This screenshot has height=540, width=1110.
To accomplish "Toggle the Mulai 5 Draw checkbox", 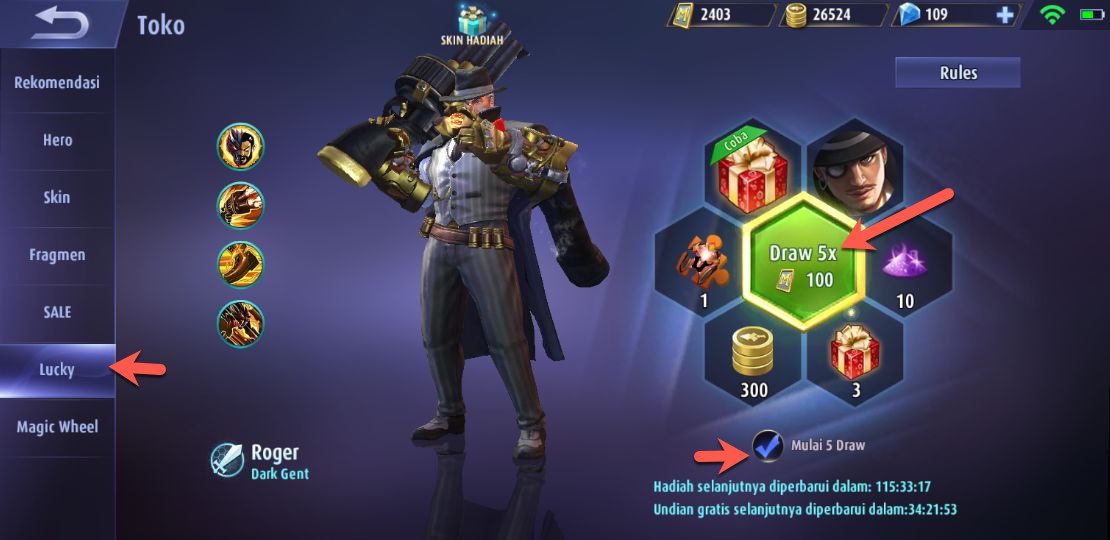I will click(x=768, y=446).
